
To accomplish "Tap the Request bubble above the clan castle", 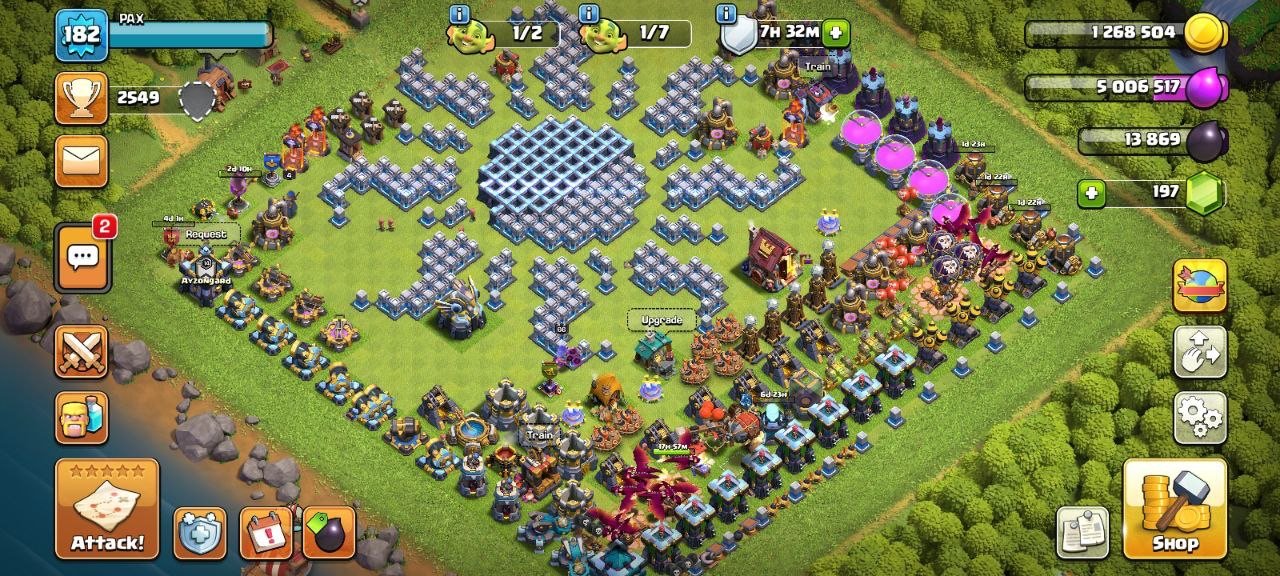I will [206, 234].
